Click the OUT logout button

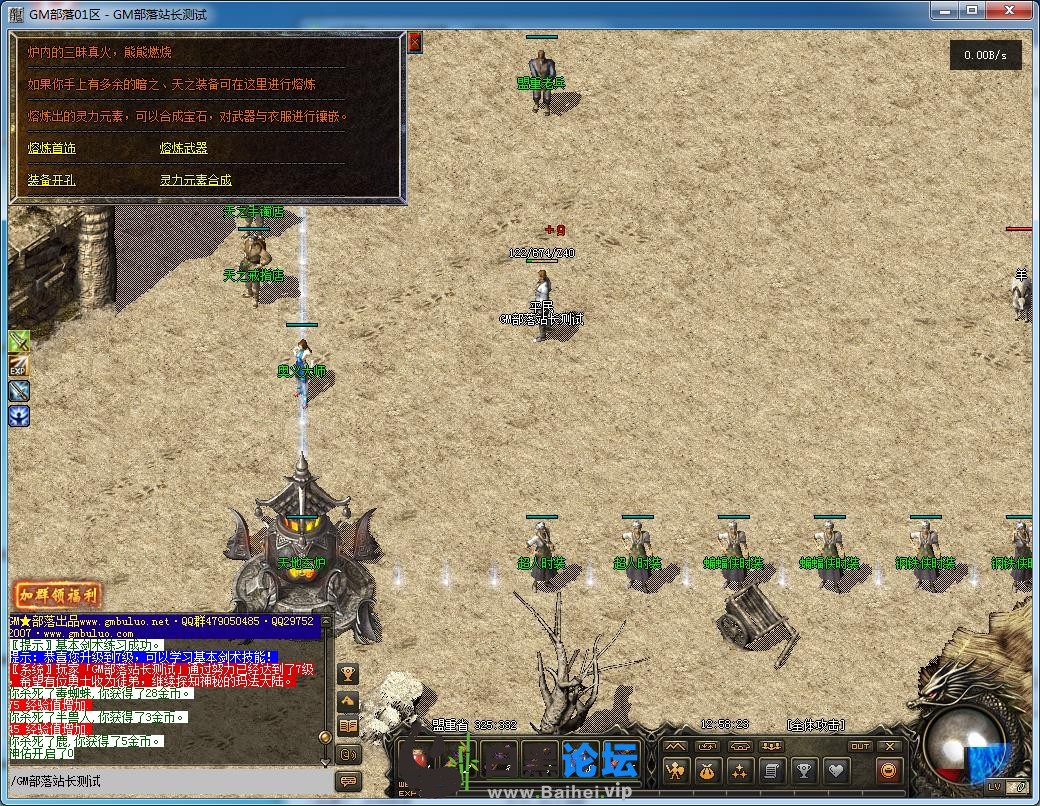point(860,746)
